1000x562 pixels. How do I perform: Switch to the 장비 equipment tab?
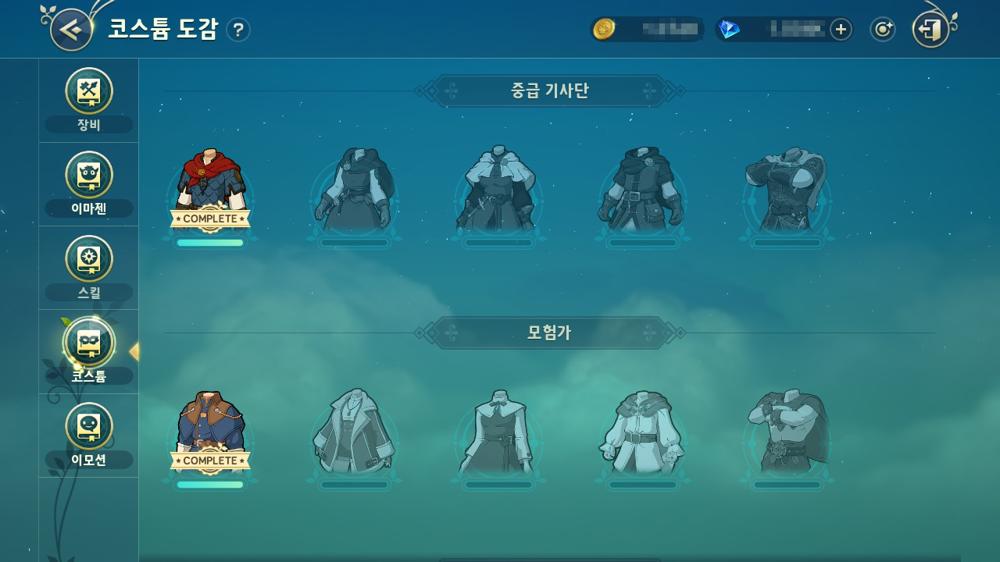pos(89,100)
